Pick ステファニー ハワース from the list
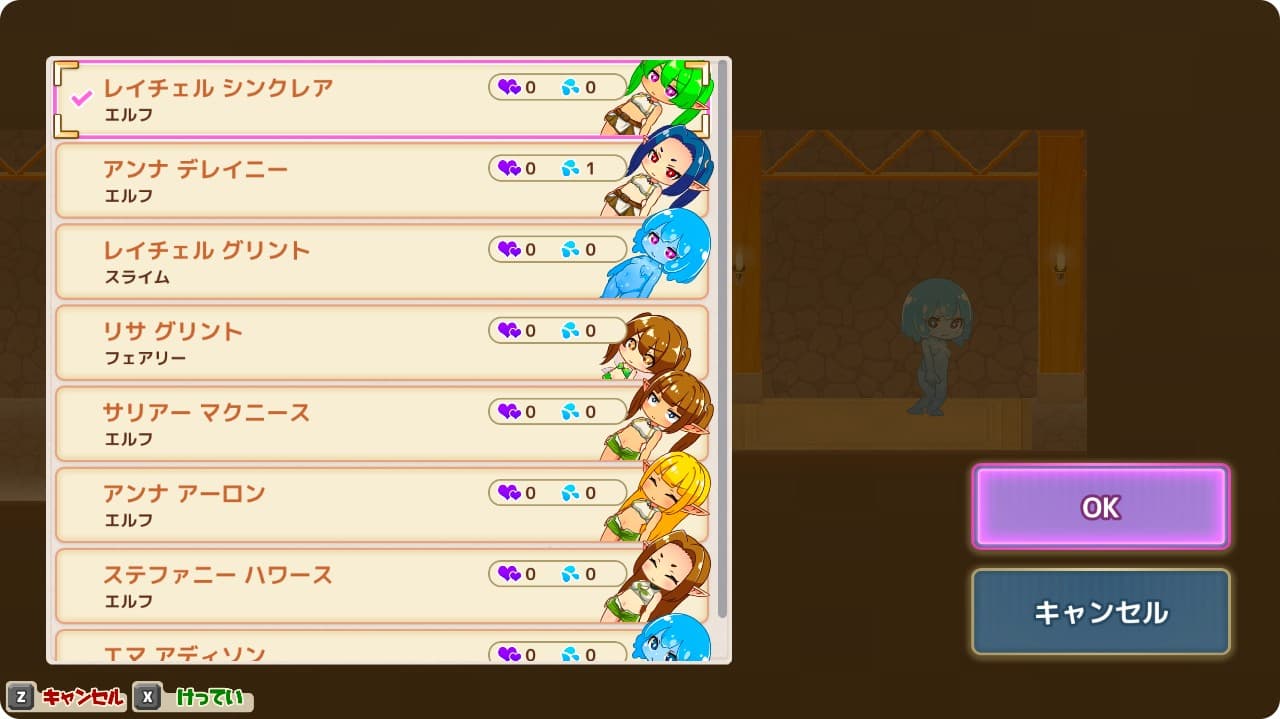Viewport: 1280px width, 719px height. [x=300, y=585]
